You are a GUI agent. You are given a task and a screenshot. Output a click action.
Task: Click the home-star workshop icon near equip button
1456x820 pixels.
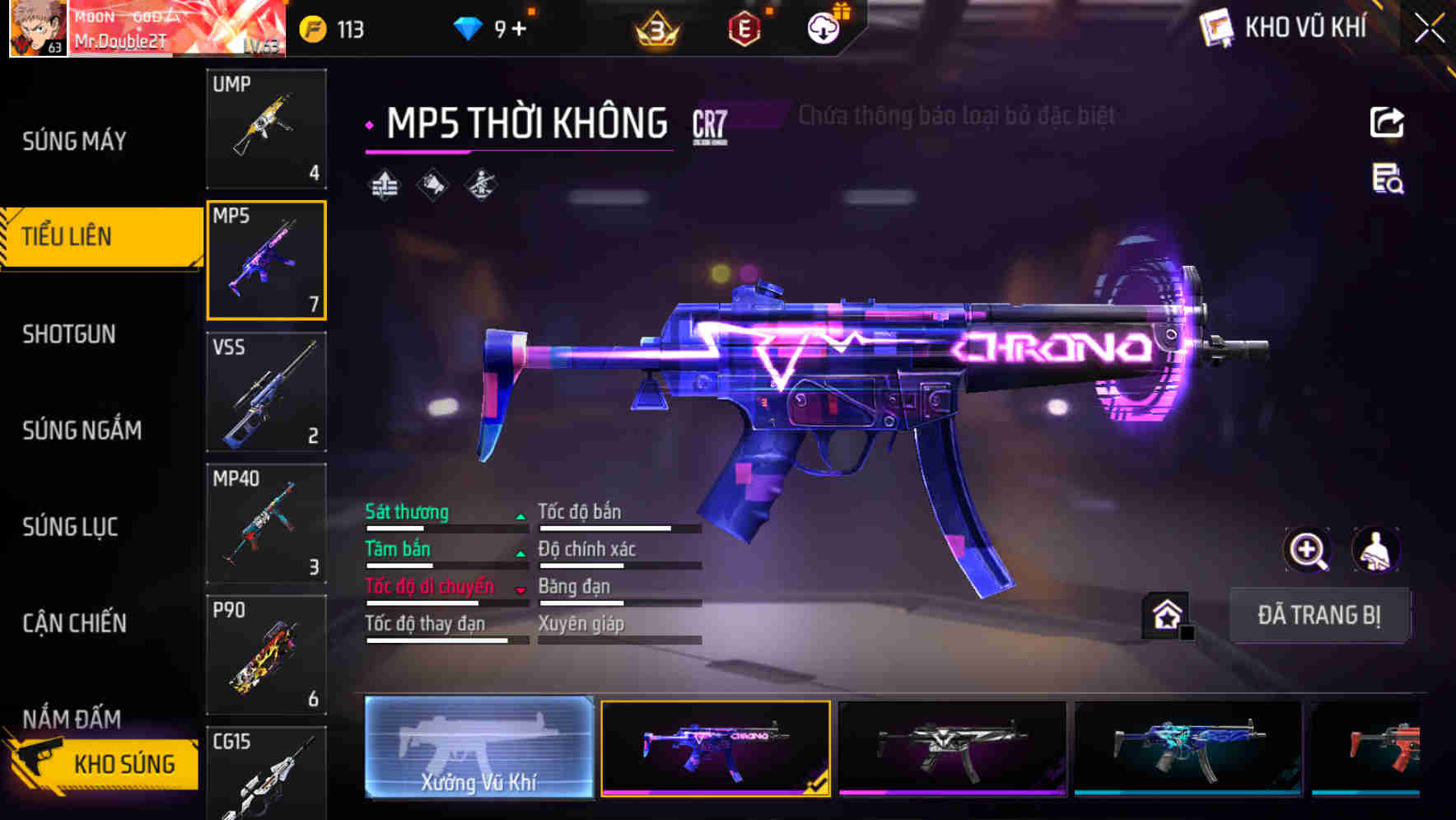tap(1165, 613)
